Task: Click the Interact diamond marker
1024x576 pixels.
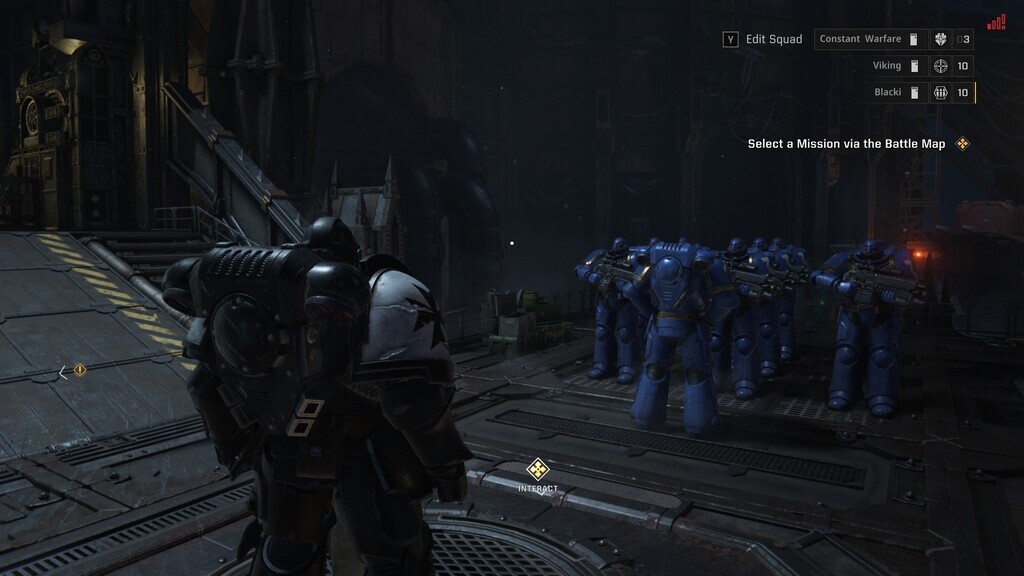Action: 538,468
